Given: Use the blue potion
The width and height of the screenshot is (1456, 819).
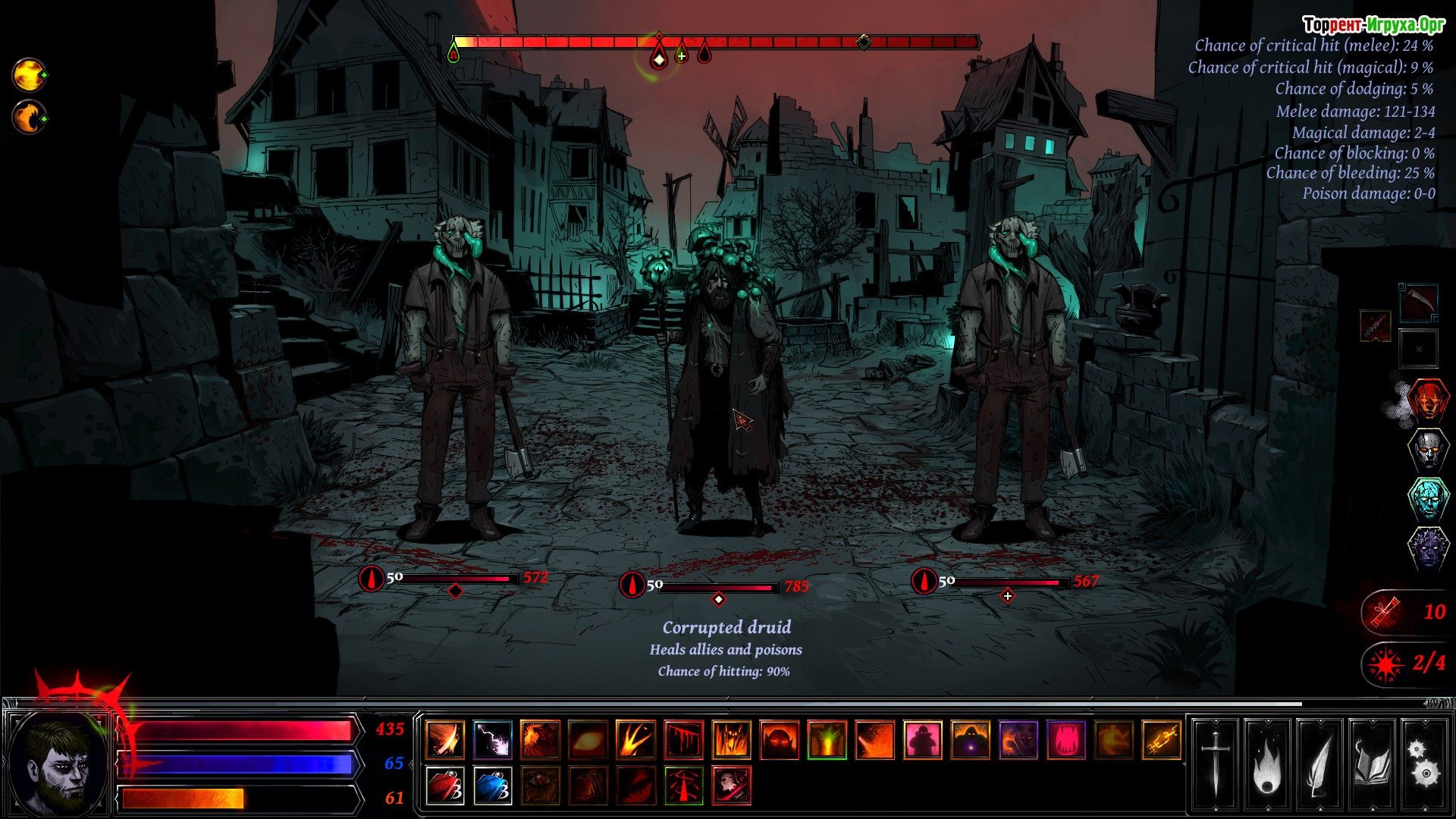Looking at the screenshot, I should [x=492, y=785].
